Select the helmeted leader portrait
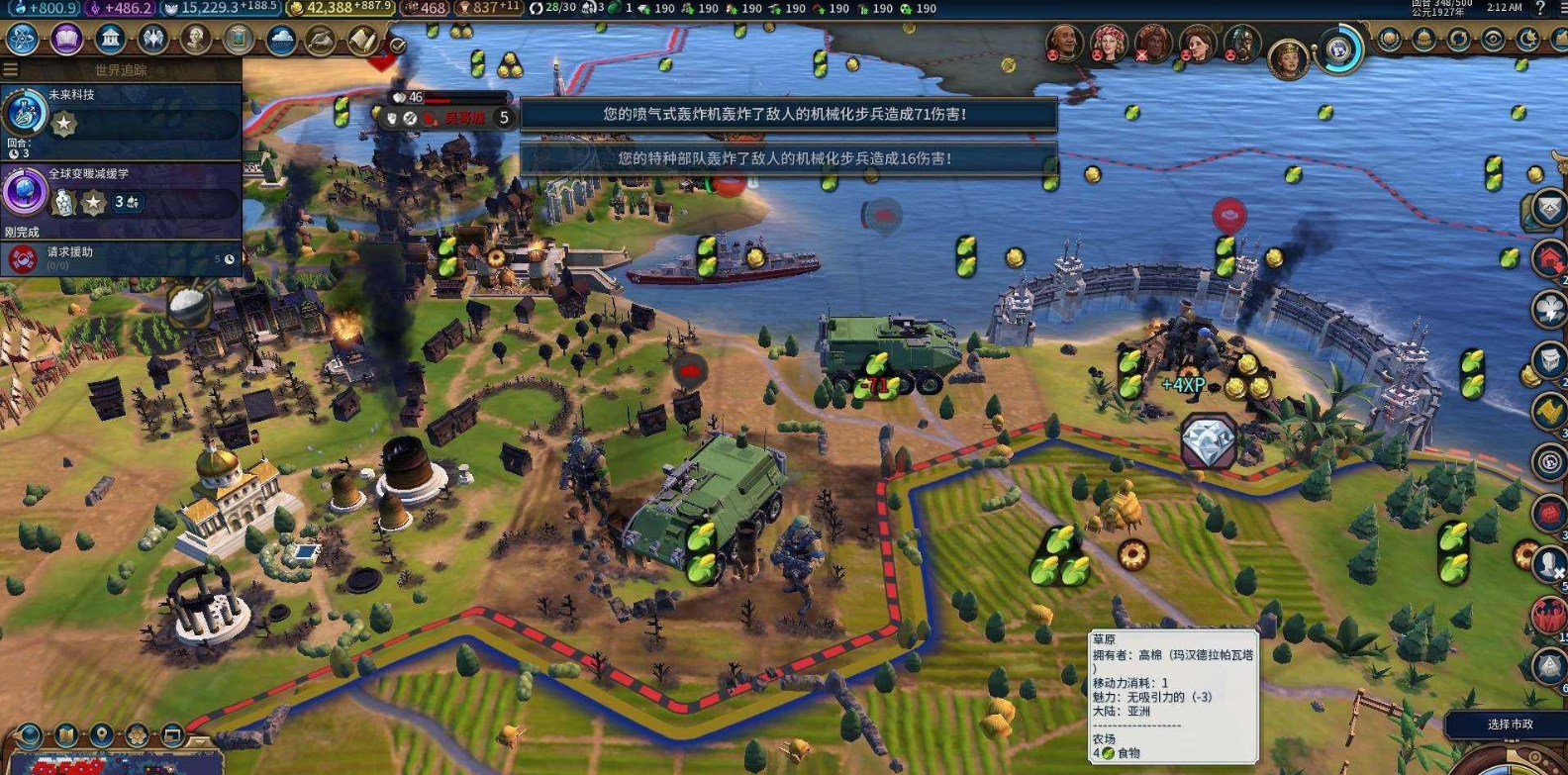 [1241, 43]
